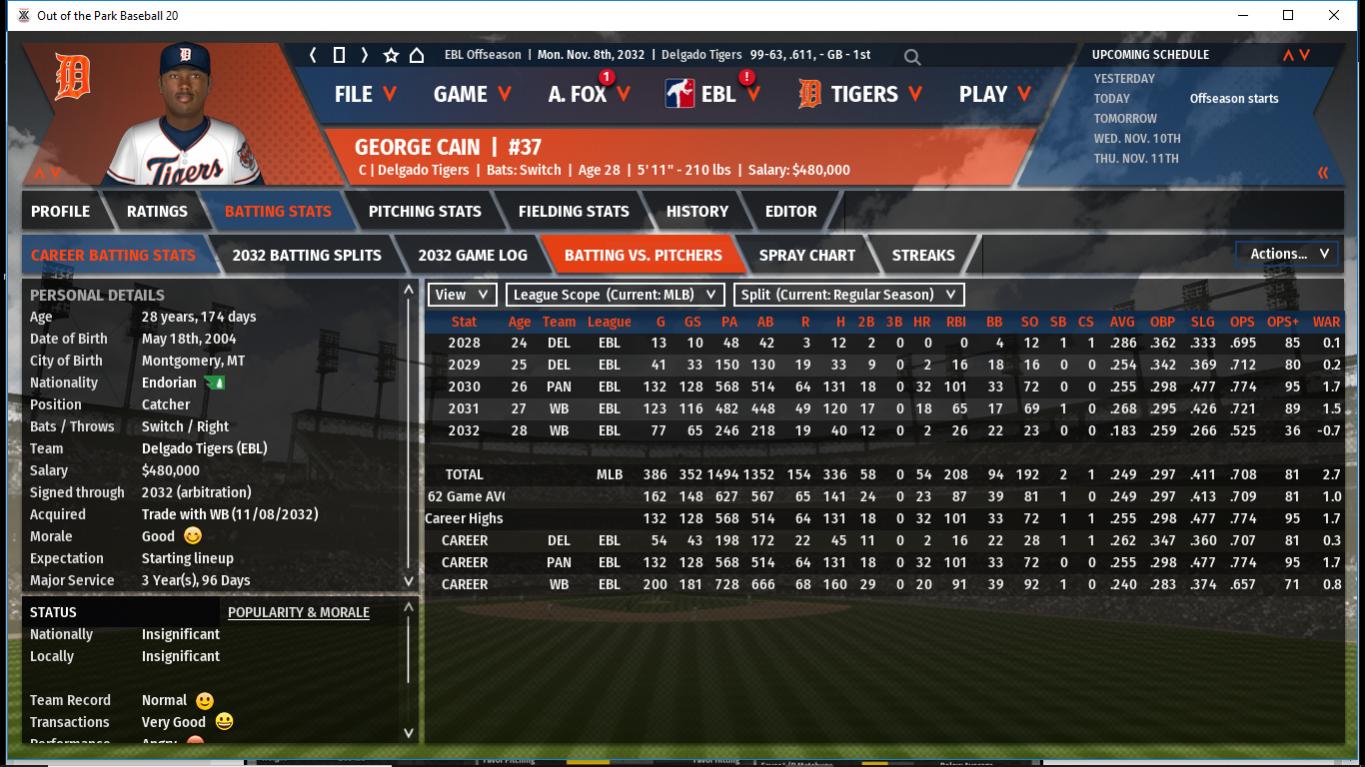1365x767 pixels.
Task: Switch to the RATINGS tab
Action: 157,211
